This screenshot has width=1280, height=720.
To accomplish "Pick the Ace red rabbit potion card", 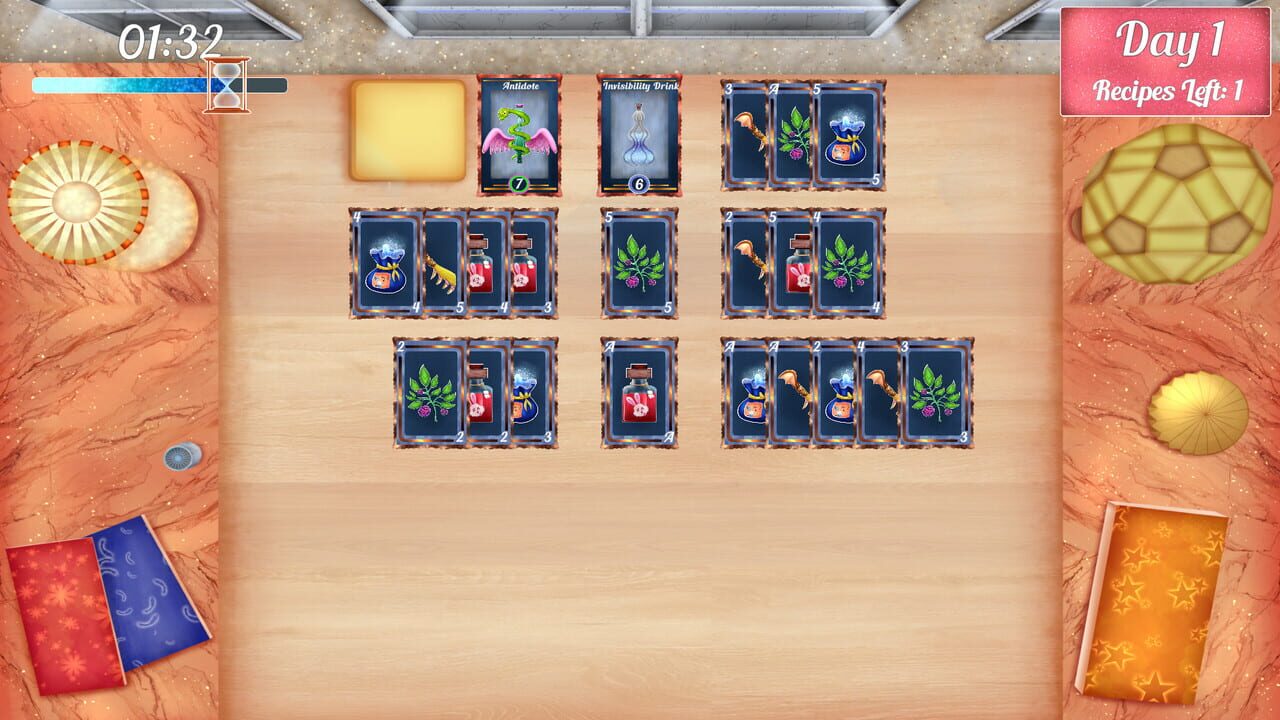I will 640,388.
